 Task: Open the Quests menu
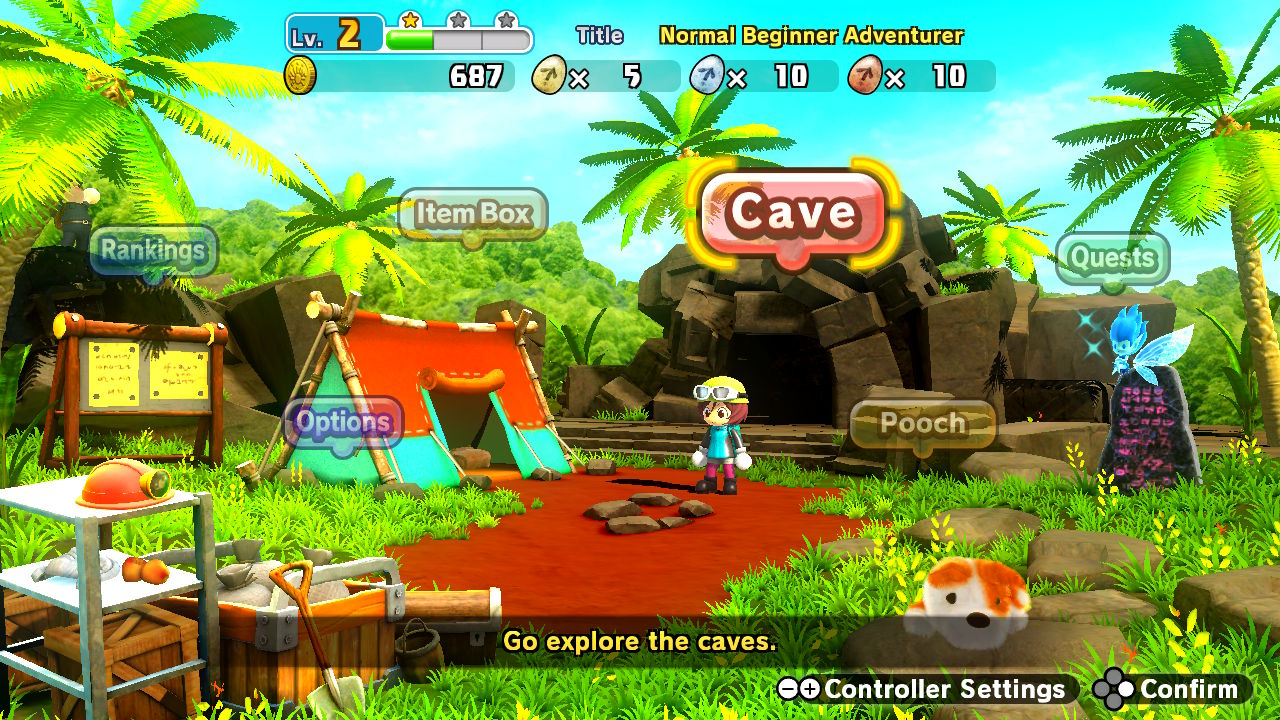(1112, 259)
